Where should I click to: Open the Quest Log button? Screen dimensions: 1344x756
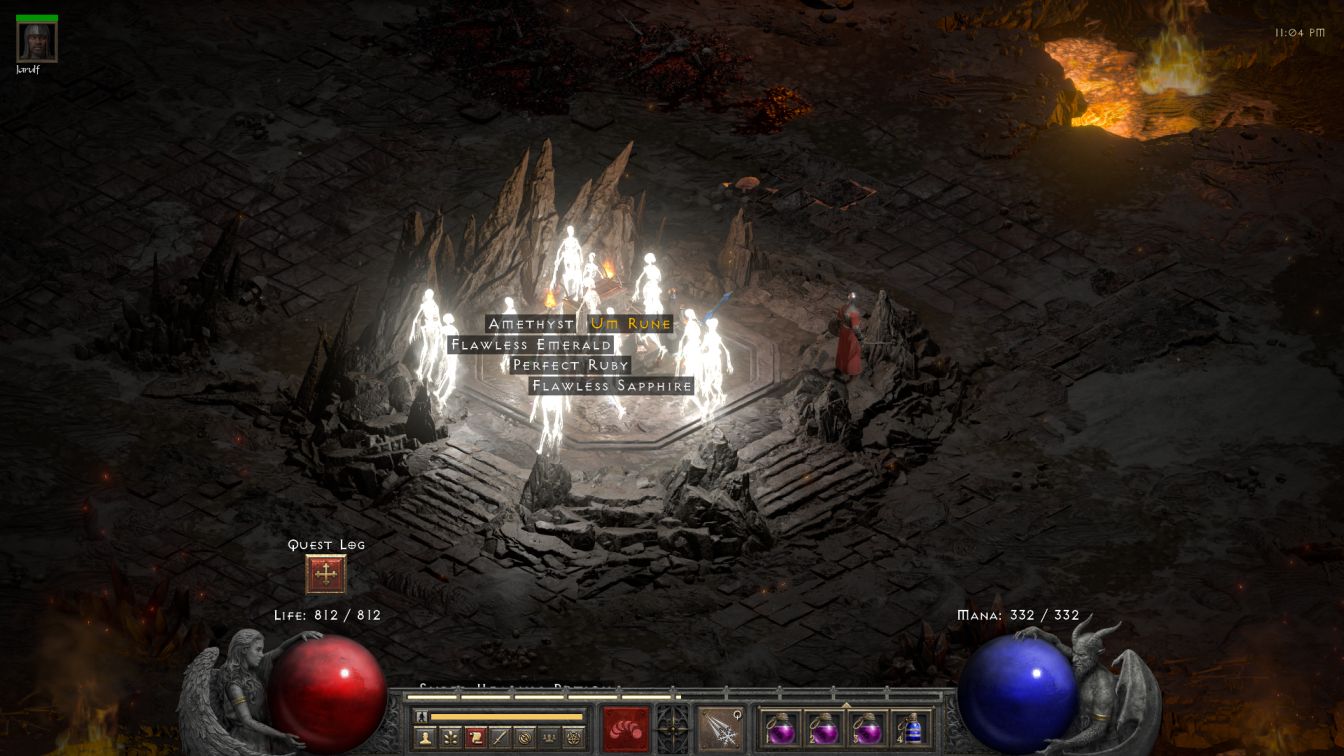pos(326,576)
